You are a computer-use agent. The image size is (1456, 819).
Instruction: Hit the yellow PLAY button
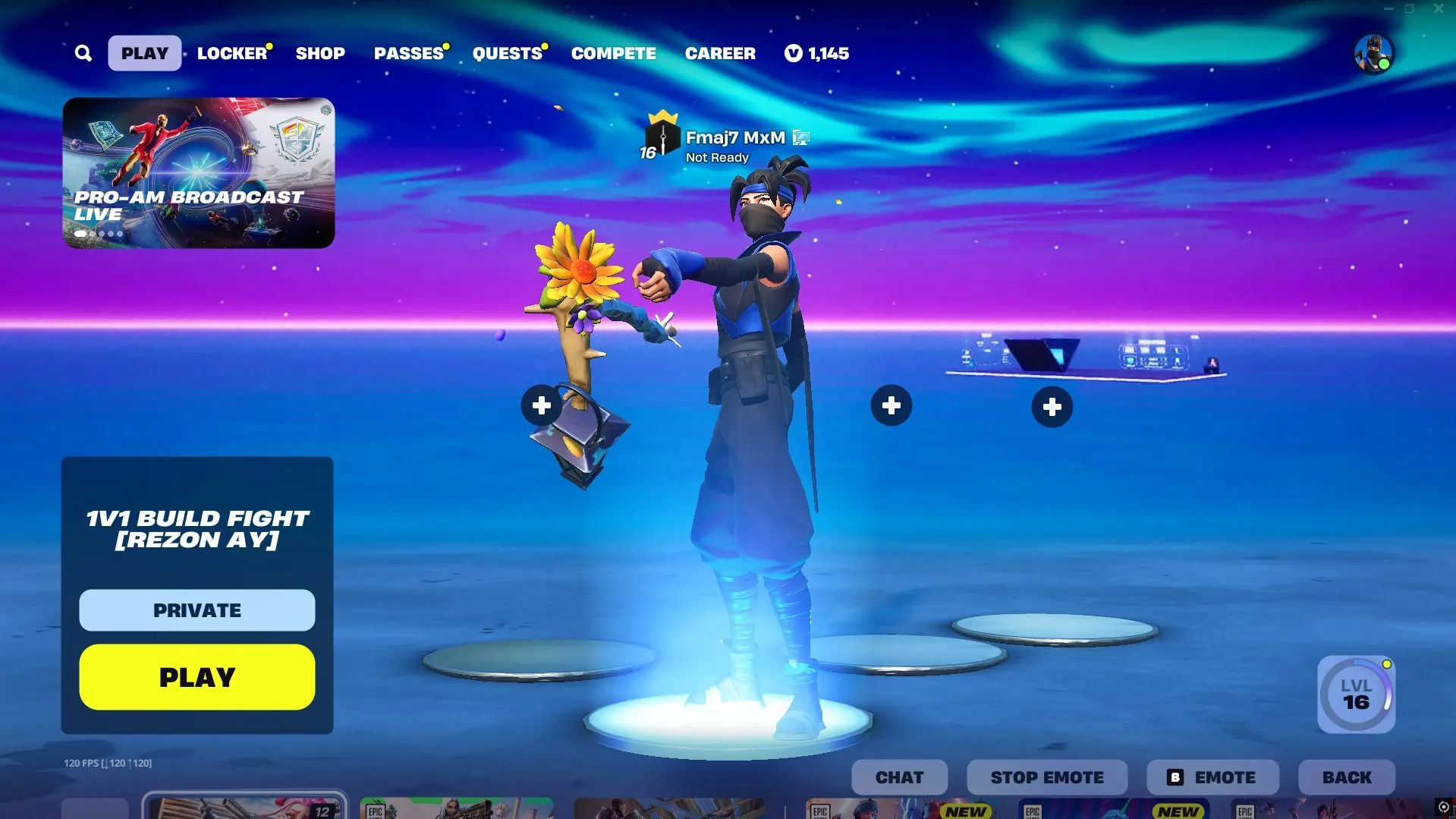click(197, 677)
